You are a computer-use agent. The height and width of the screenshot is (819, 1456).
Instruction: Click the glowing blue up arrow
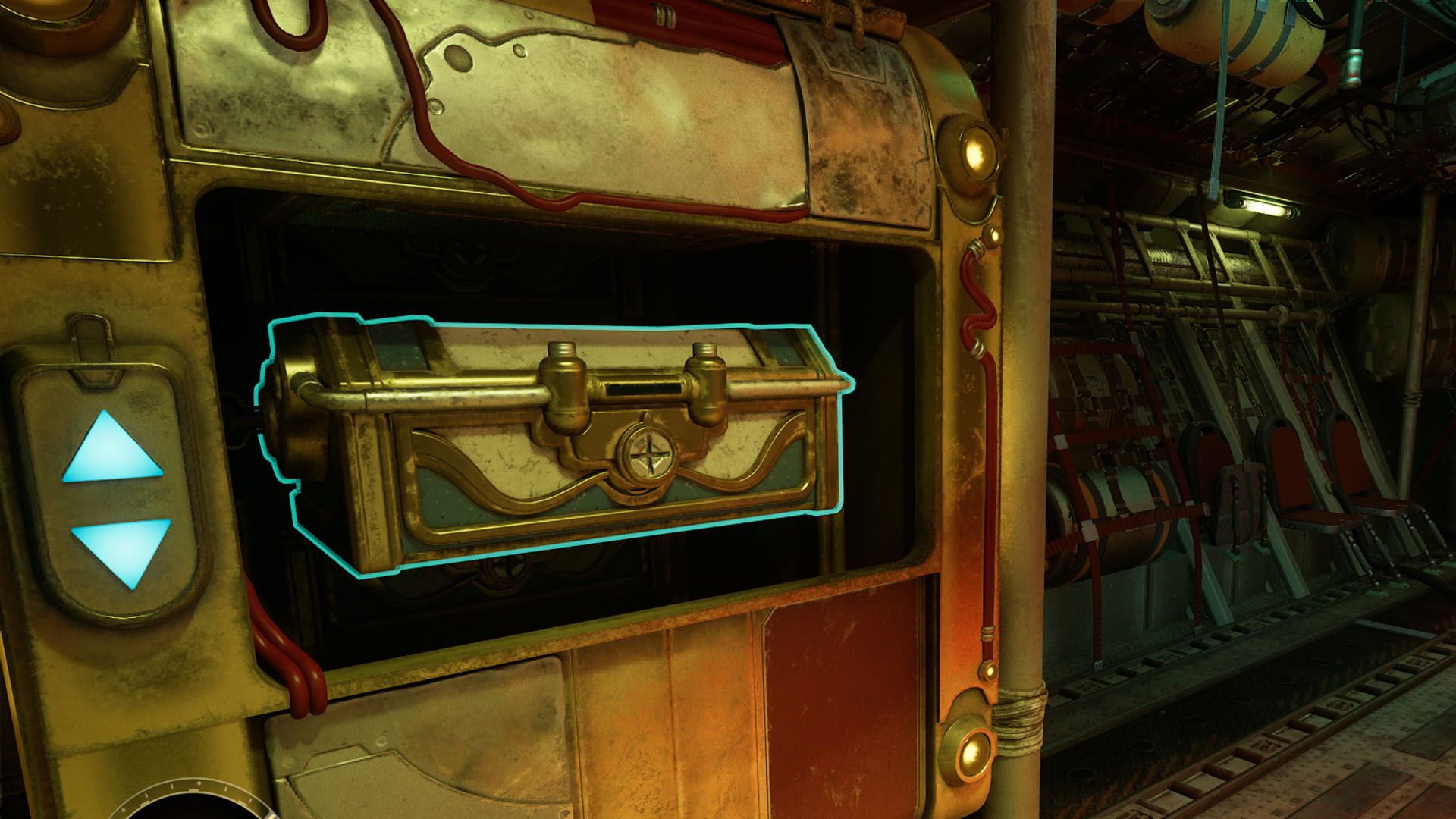tap(112, 450)
